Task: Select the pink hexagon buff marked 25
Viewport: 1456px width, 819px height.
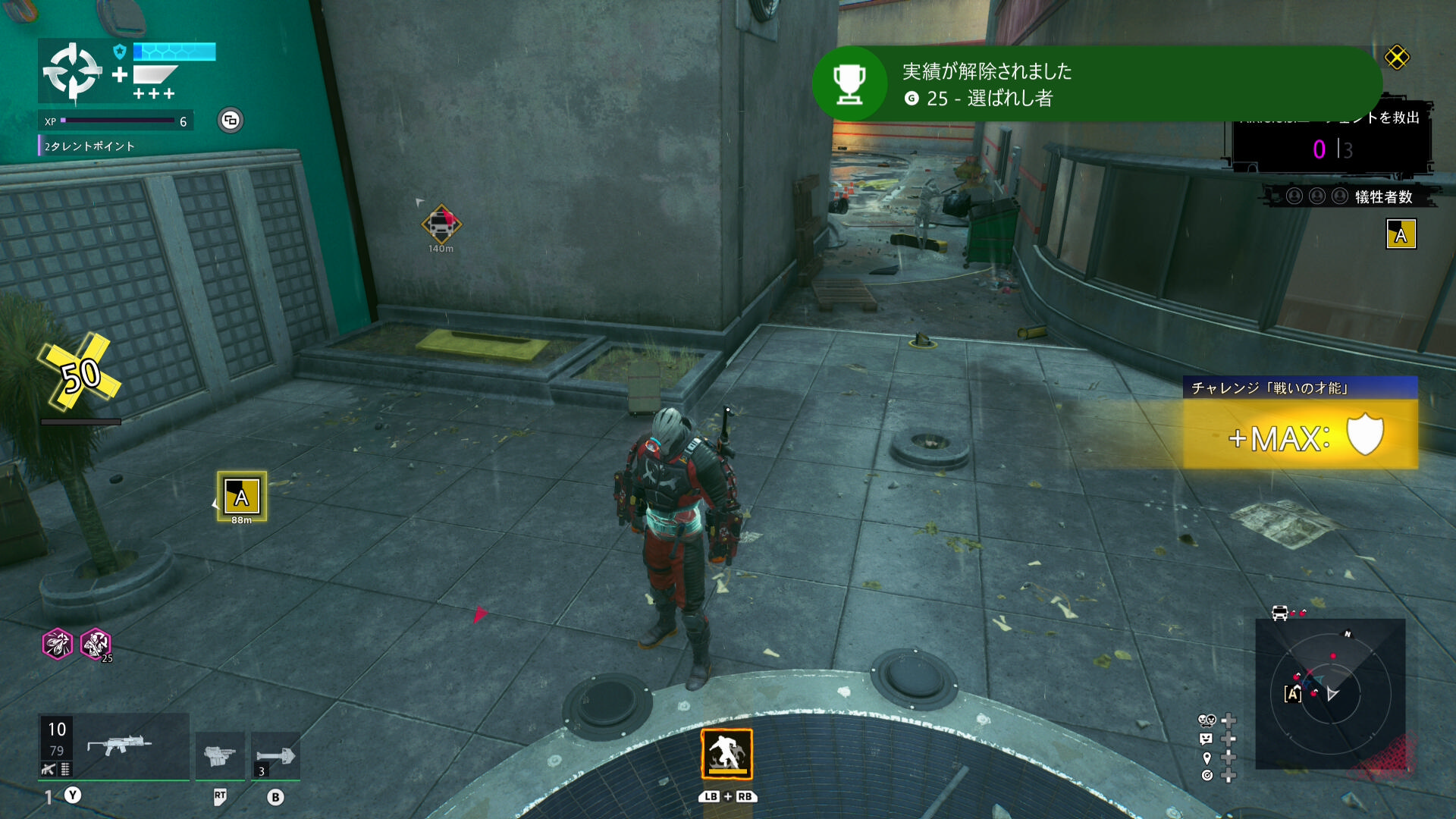Action: pyautogui.click(x=96, y=644)
